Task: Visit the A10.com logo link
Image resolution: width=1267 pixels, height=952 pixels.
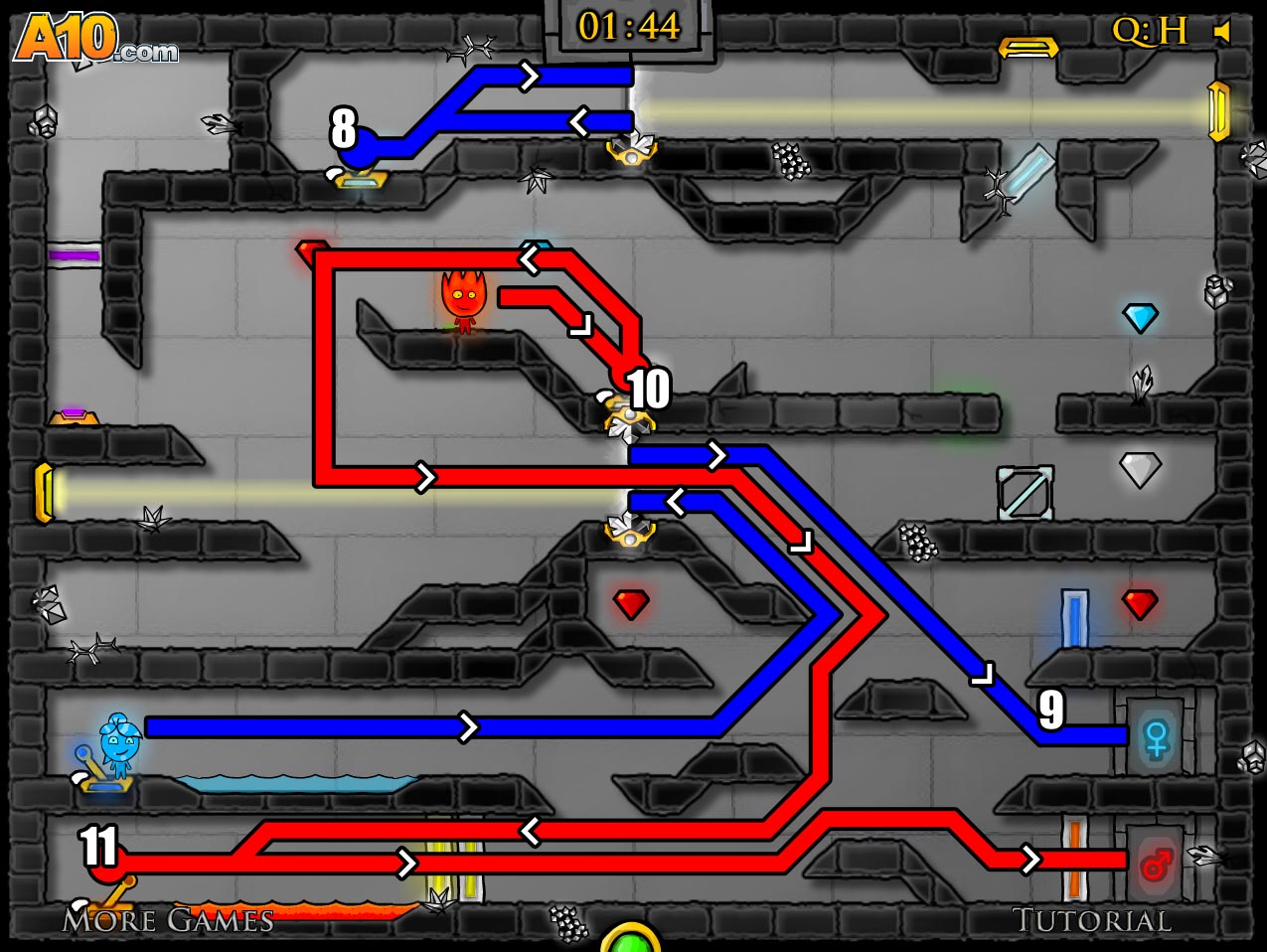Action: pos(95,40)
